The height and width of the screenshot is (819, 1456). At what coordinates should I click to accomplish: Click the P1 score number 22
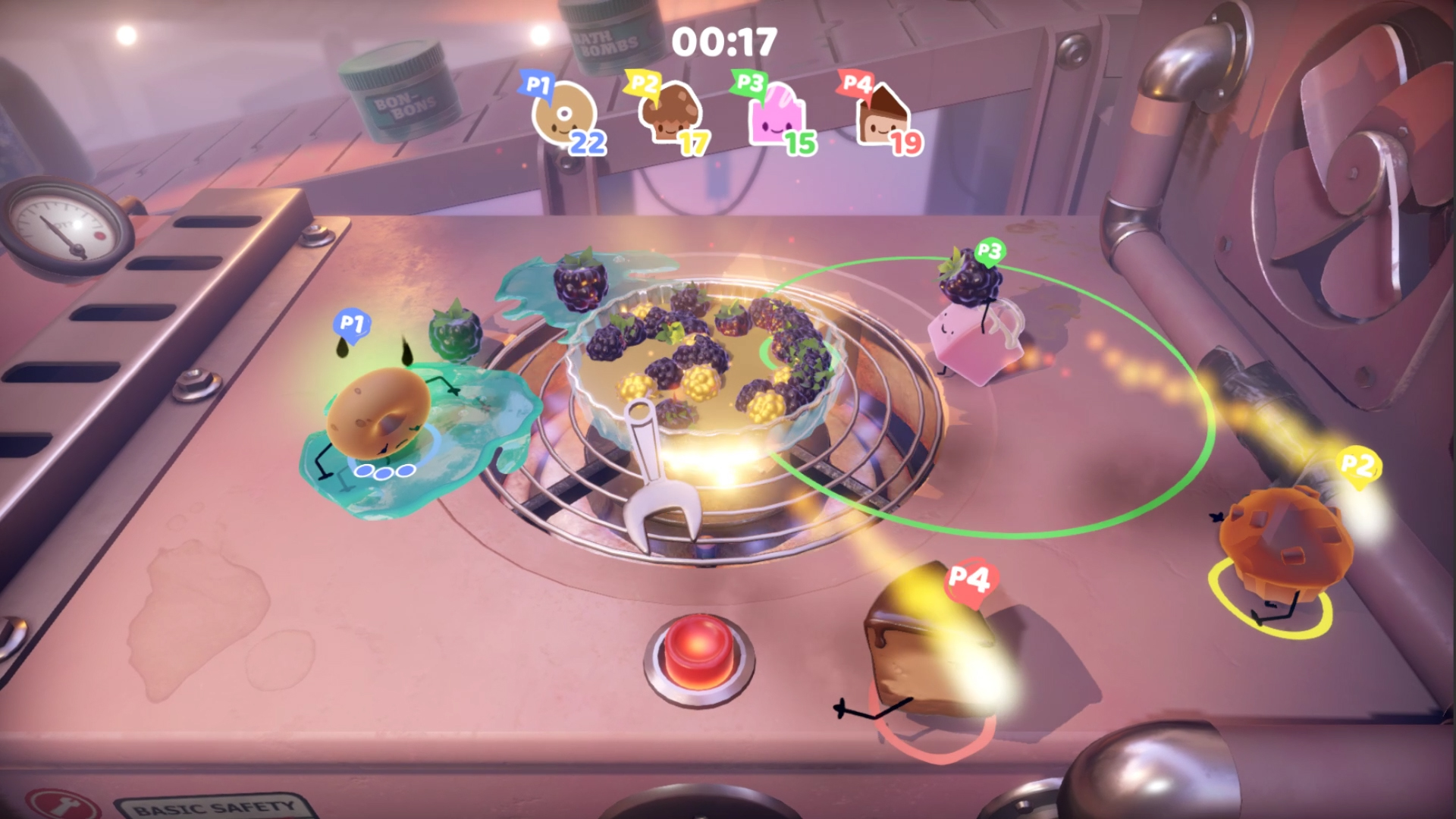(x=590, y=143)
